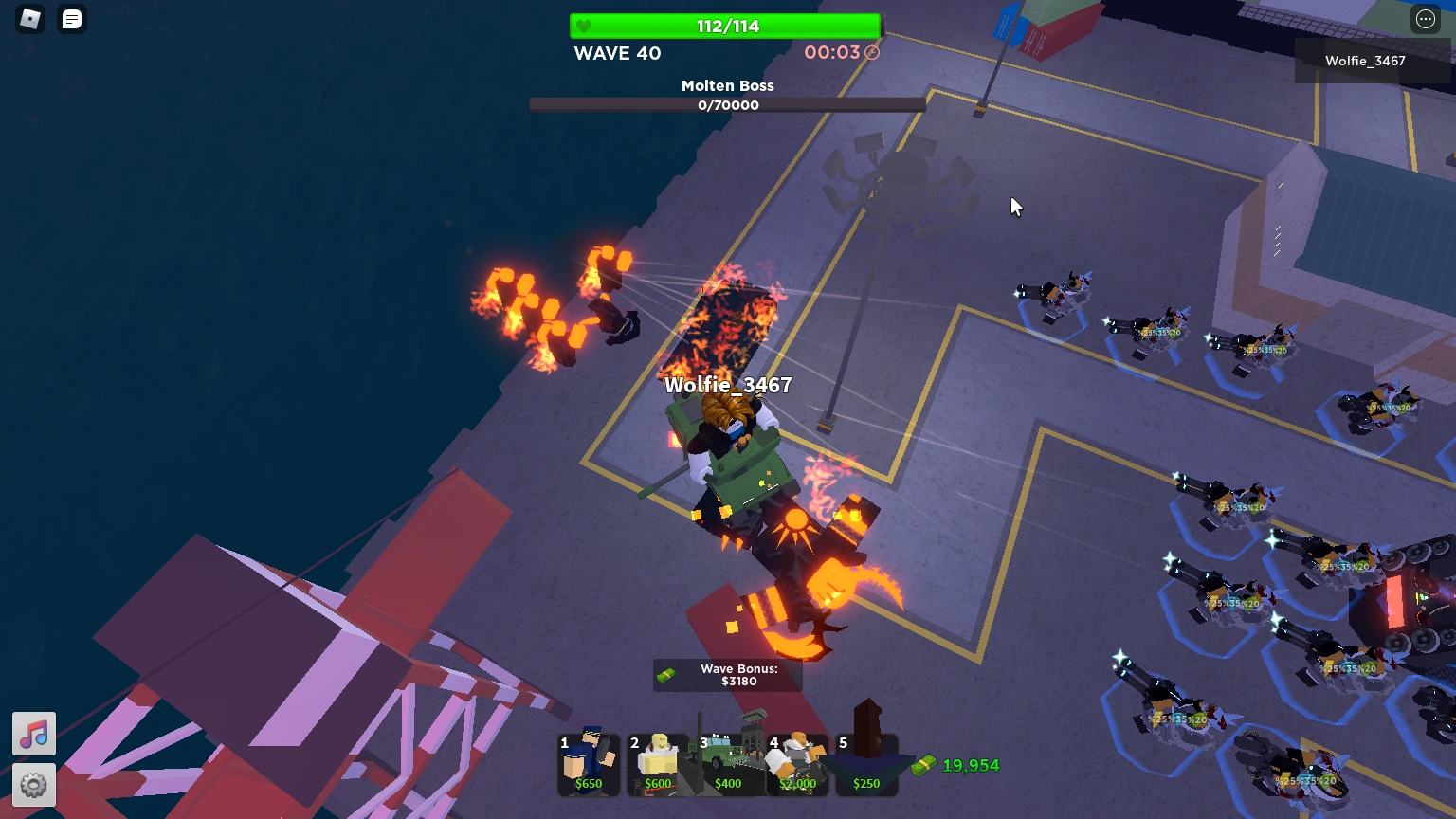Toggle the music note control
The width and height of the screenshot is (1456, 819).
point(34,733)
